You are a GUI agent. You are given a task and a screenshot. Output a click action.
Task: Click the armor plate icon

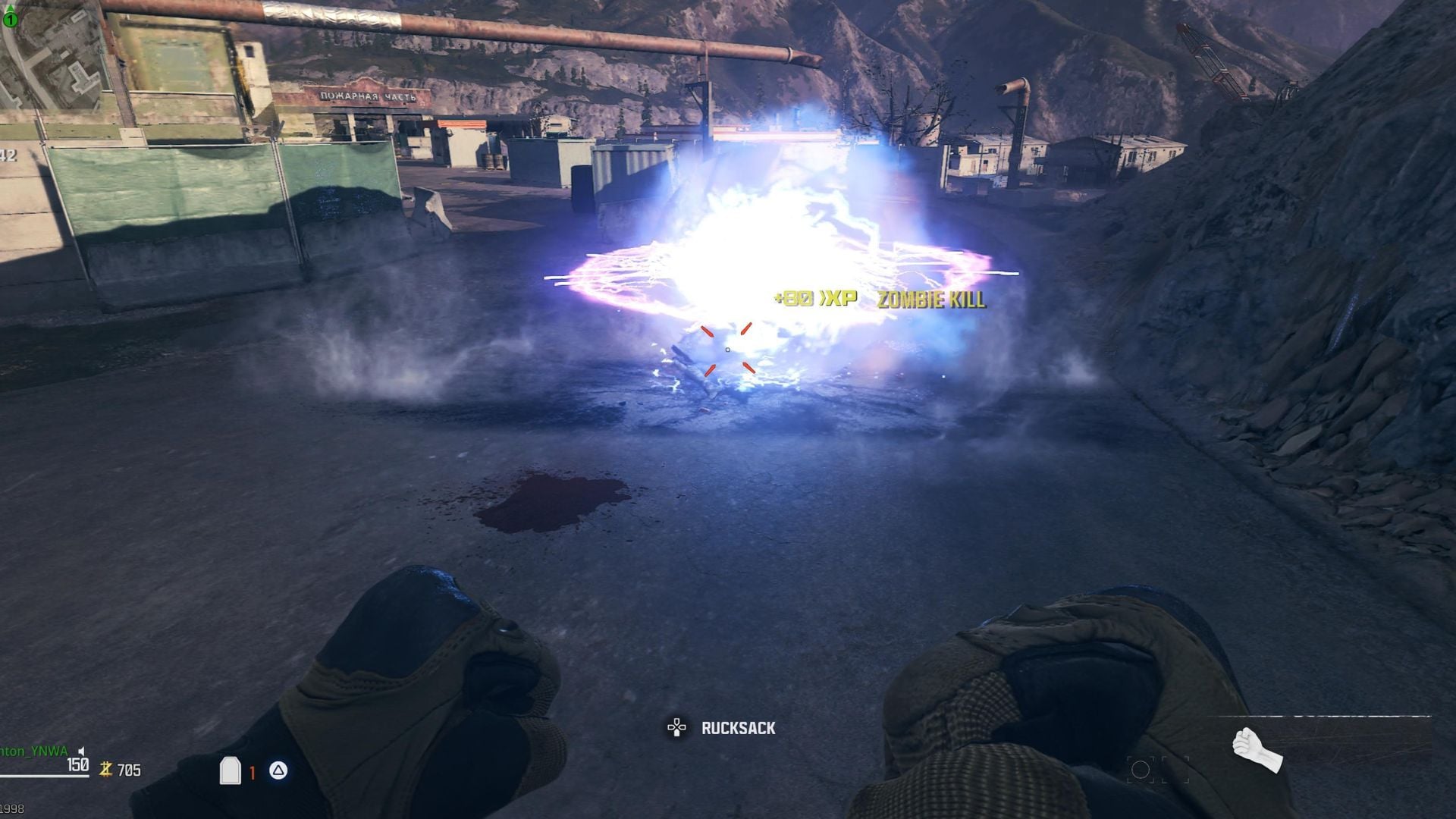point(230,770)
